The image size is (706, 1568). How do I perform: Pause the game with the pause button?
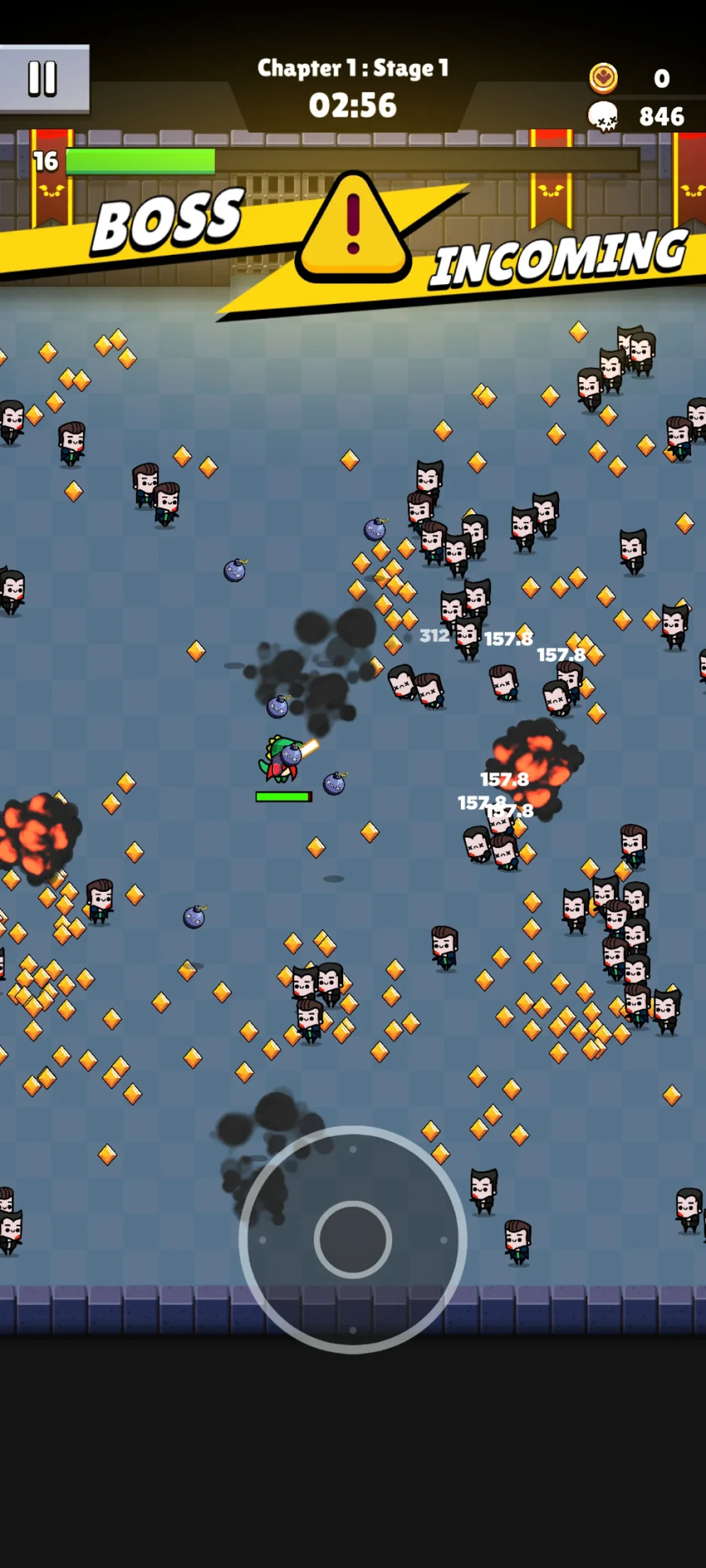tap(43, 78)
